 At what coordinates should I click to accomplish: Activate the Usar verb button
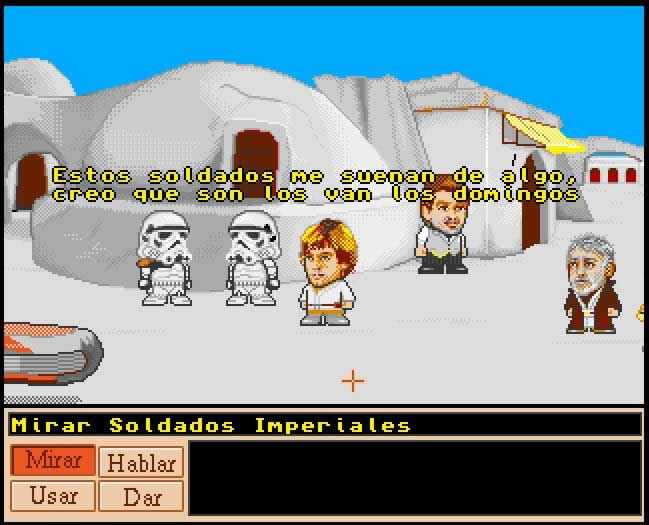click(x=54, y=495)
